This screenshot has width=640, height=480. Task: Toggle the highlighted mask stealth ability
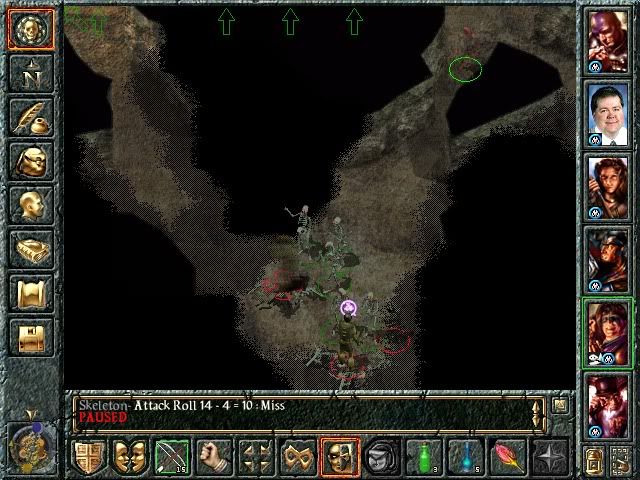(338, 456)
